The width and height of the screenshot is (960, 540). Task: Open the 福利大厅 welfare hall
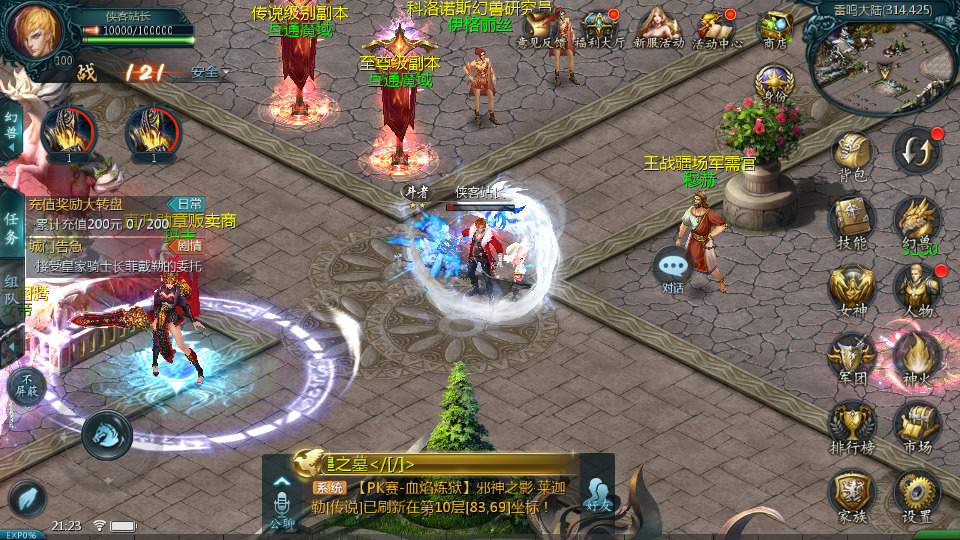[602, 29]
